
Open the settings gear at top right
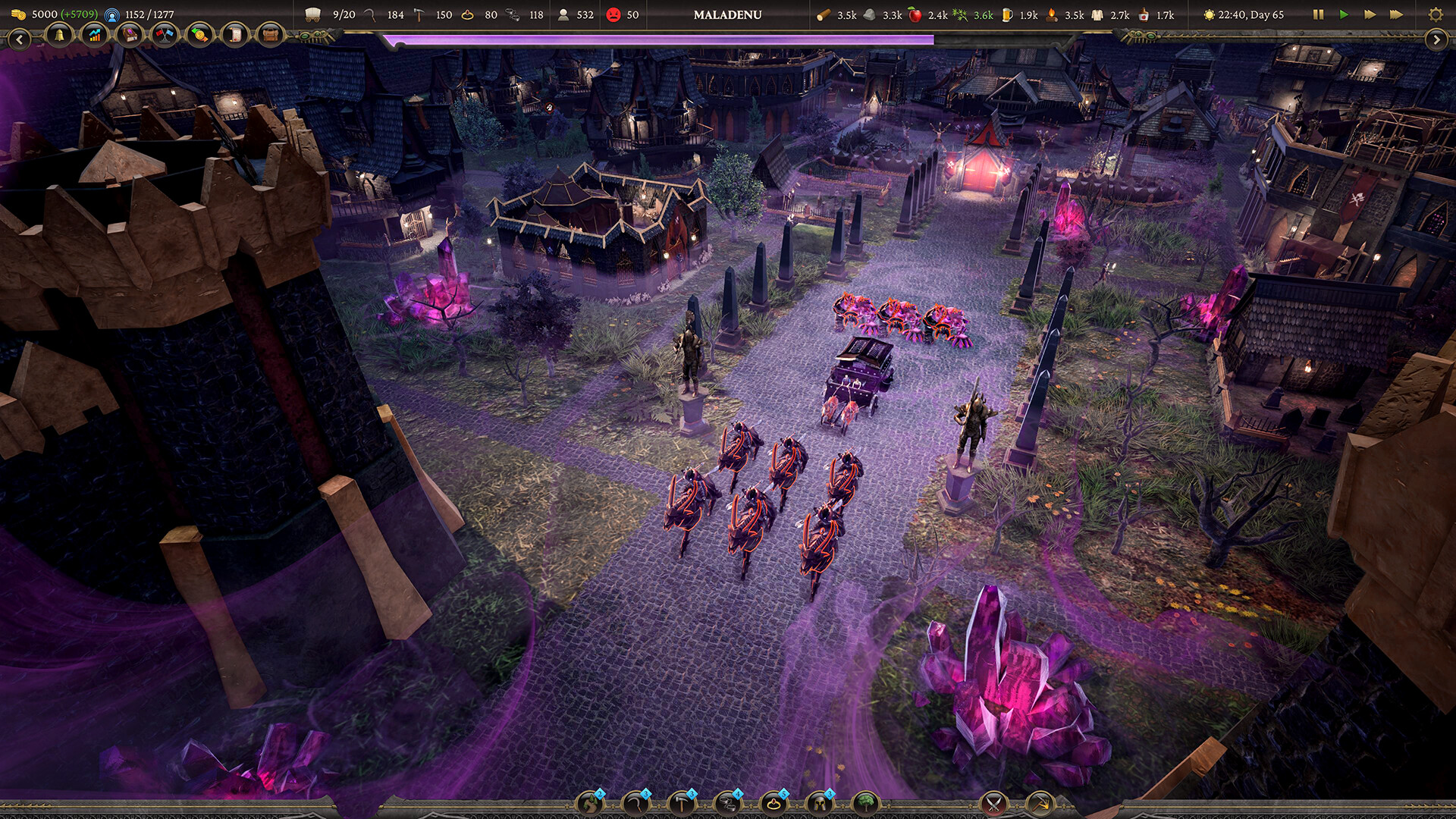(1436, 14)
